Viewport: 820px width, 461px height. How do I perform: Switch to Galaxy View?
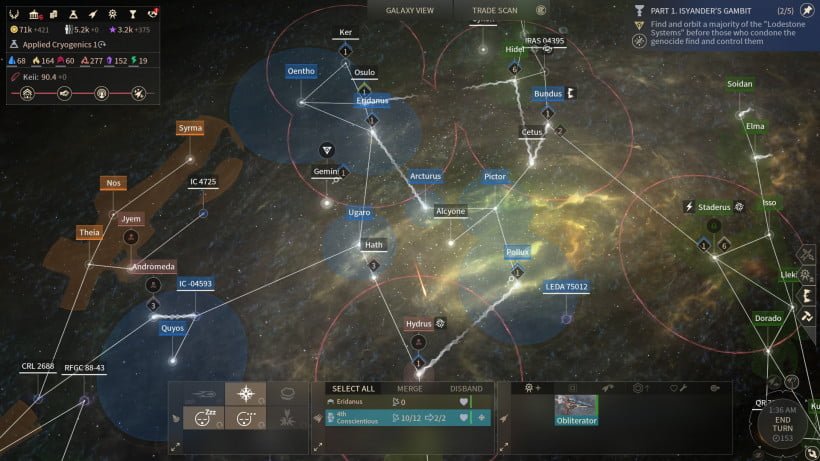pos(410,10)
